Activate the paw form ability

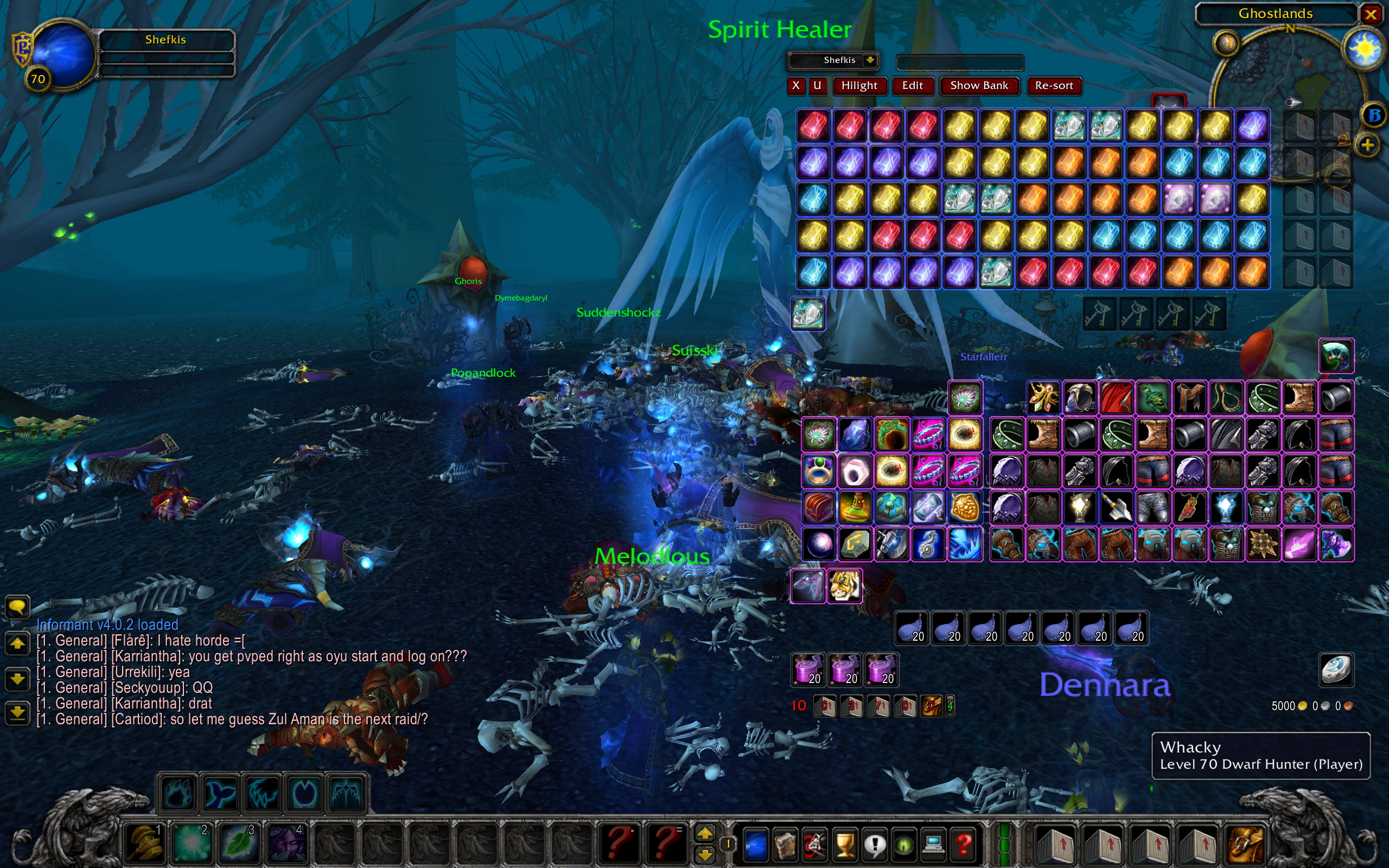tap(177, 793)
